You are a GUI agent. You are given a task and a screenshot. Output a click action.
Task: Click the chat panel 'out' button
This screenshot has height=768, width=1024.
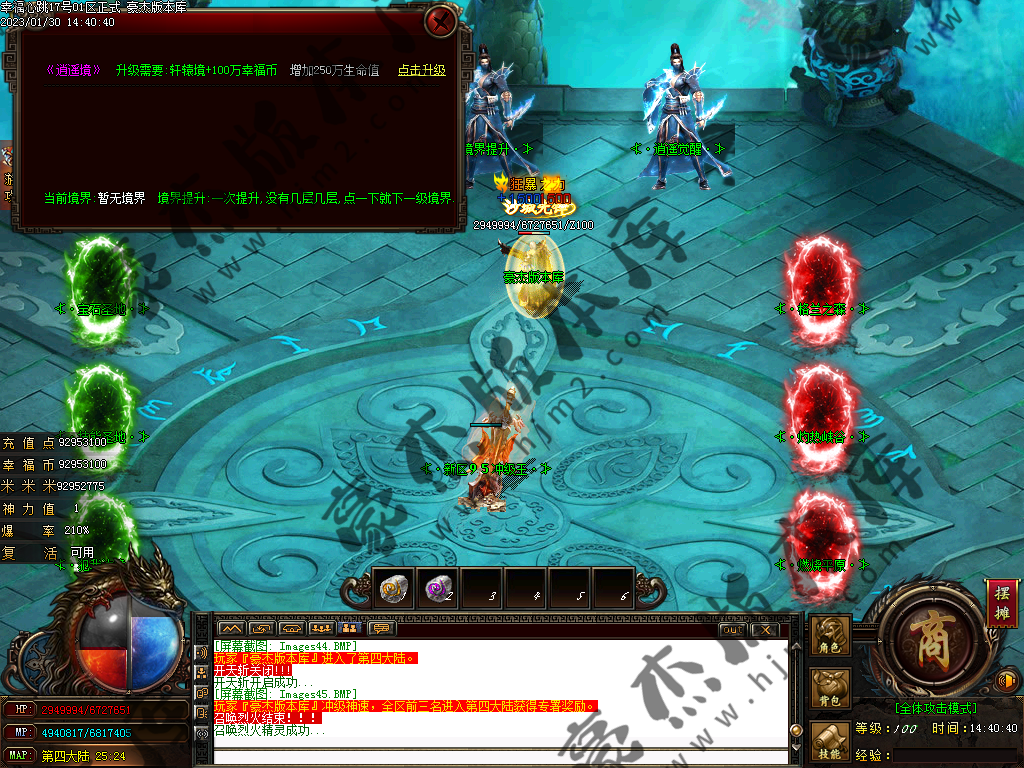click(x=732, y=629)
